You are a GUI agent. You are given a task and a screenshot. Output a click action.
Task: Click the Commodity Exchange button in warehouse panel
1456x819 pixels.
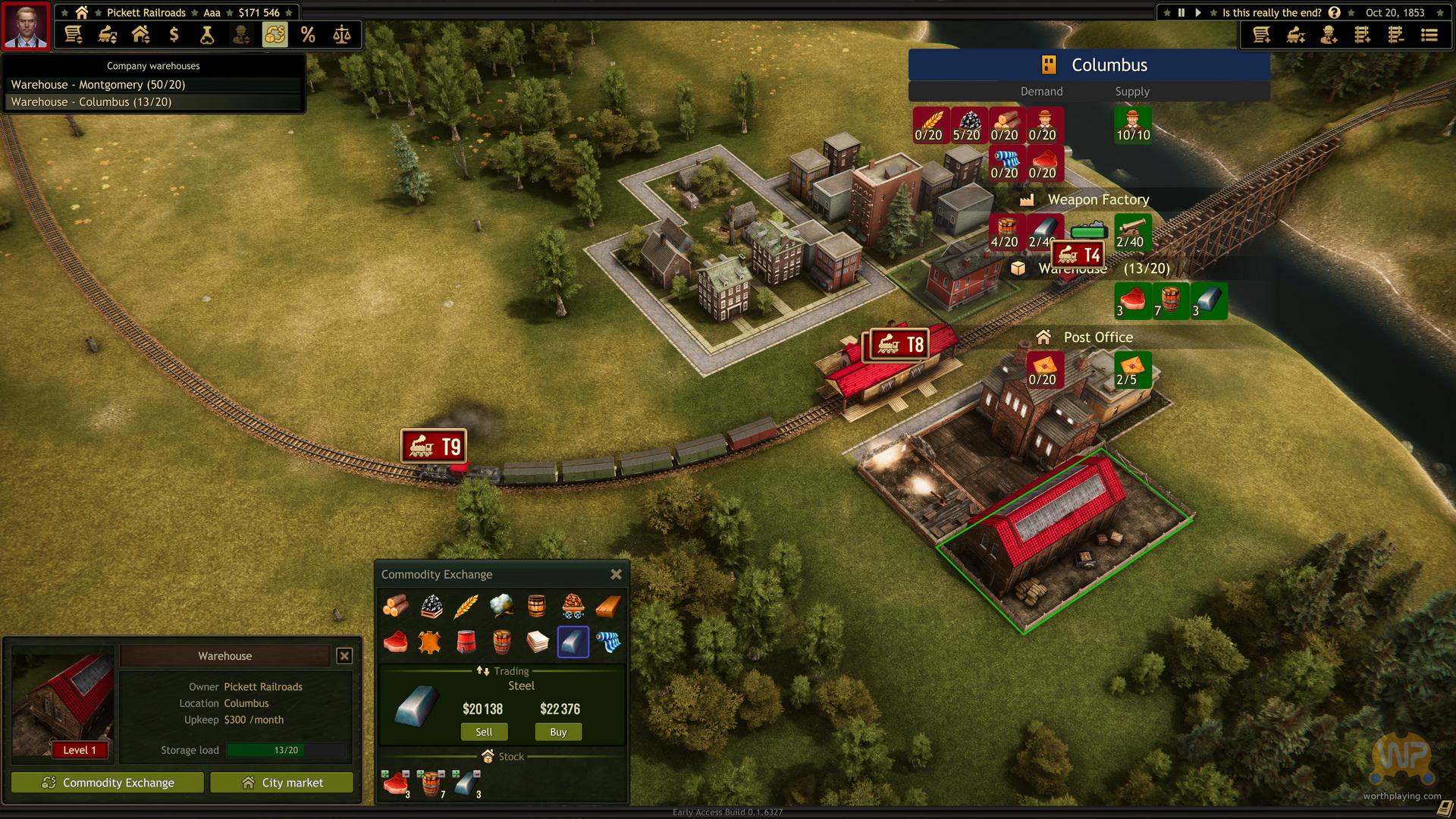point(108,783)
